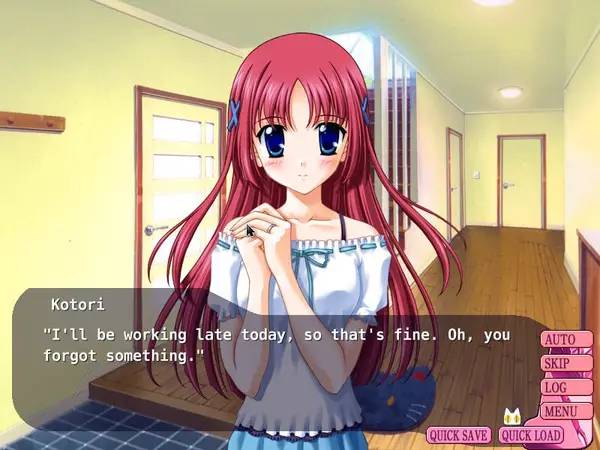
Task: Click the small yellow cat icon
Action: [515, 416]
